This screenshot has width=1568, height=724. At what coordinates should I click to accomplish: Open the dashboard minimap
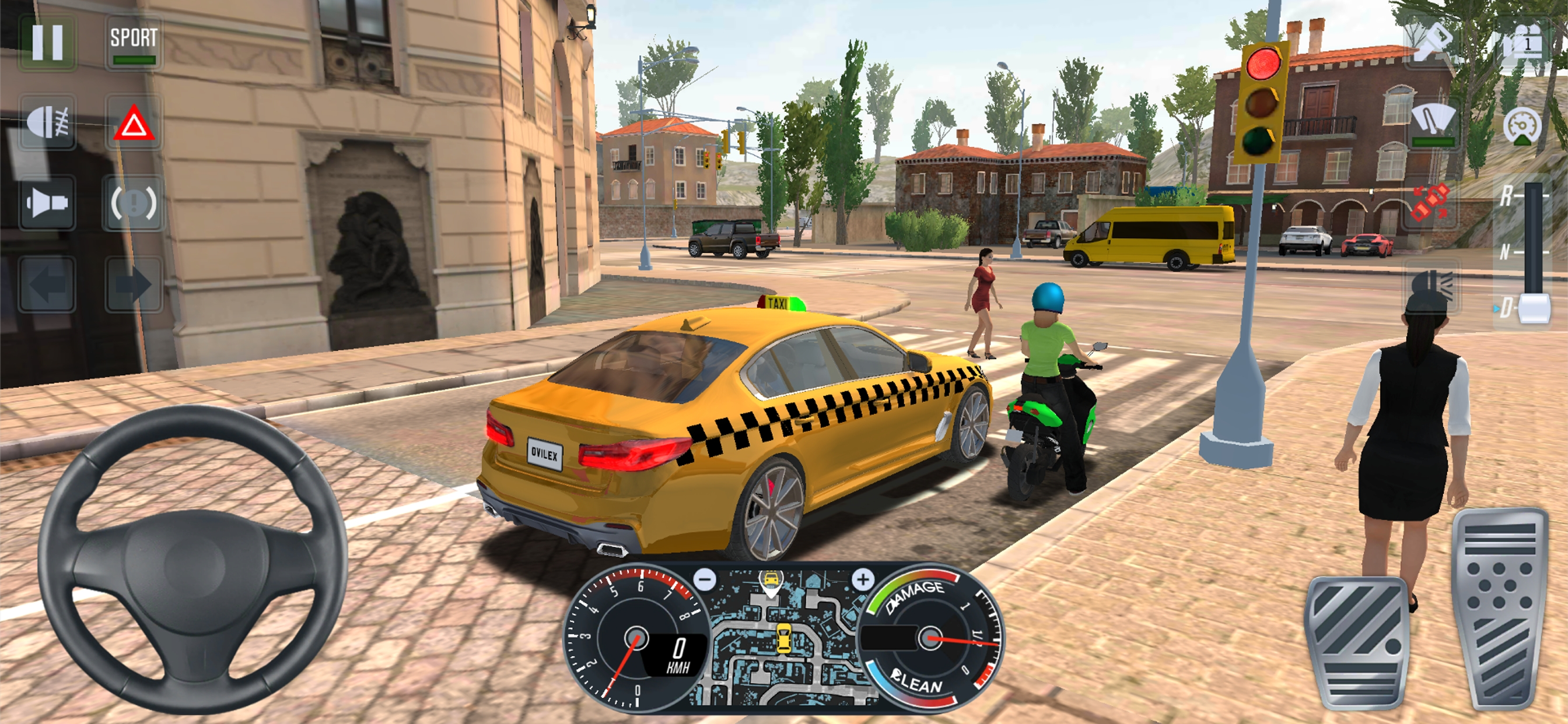(x=783, y=639)
